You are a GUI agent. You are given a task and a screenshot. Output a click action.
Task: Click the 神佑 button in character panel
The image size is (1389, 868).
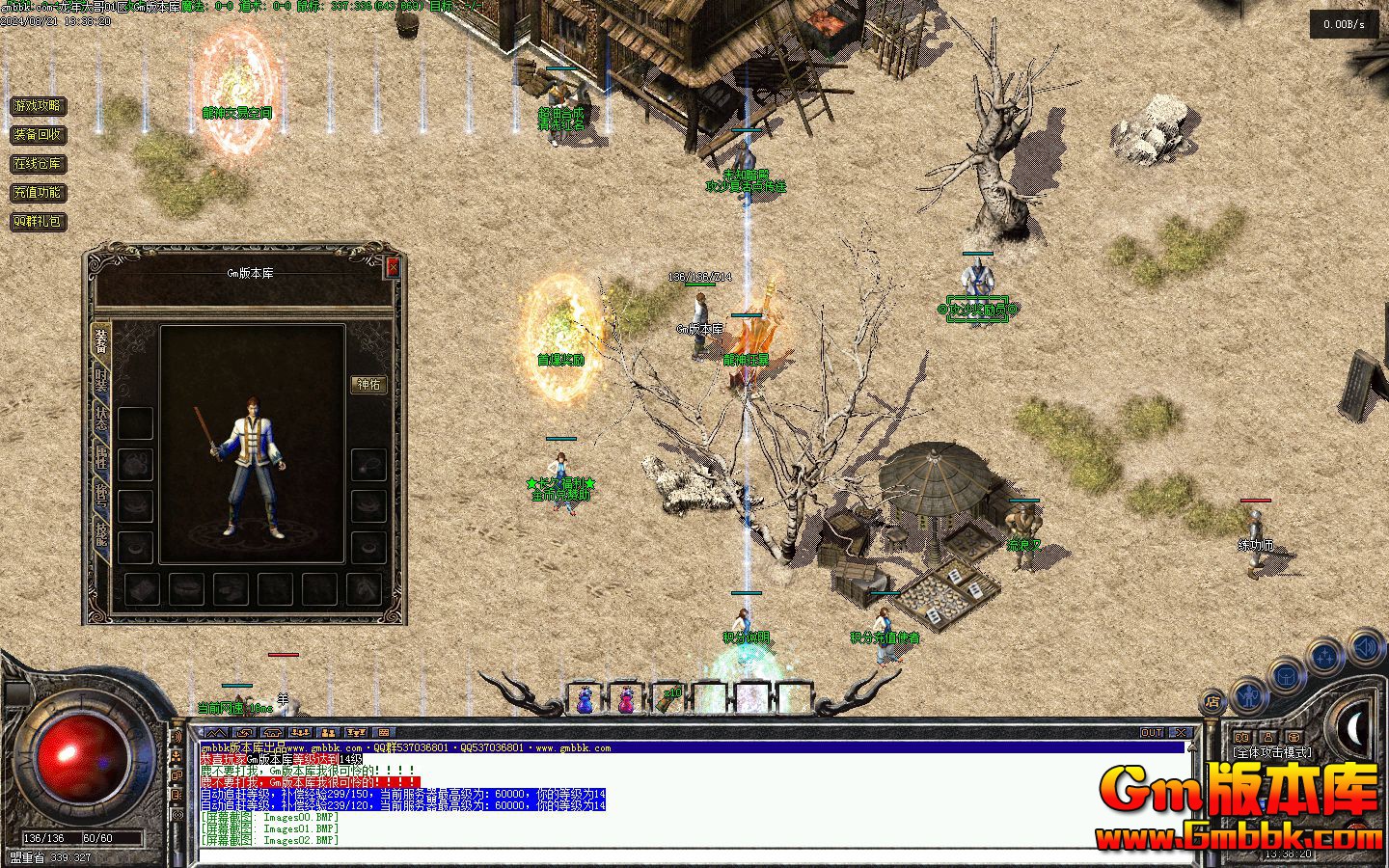coord(368,384)
